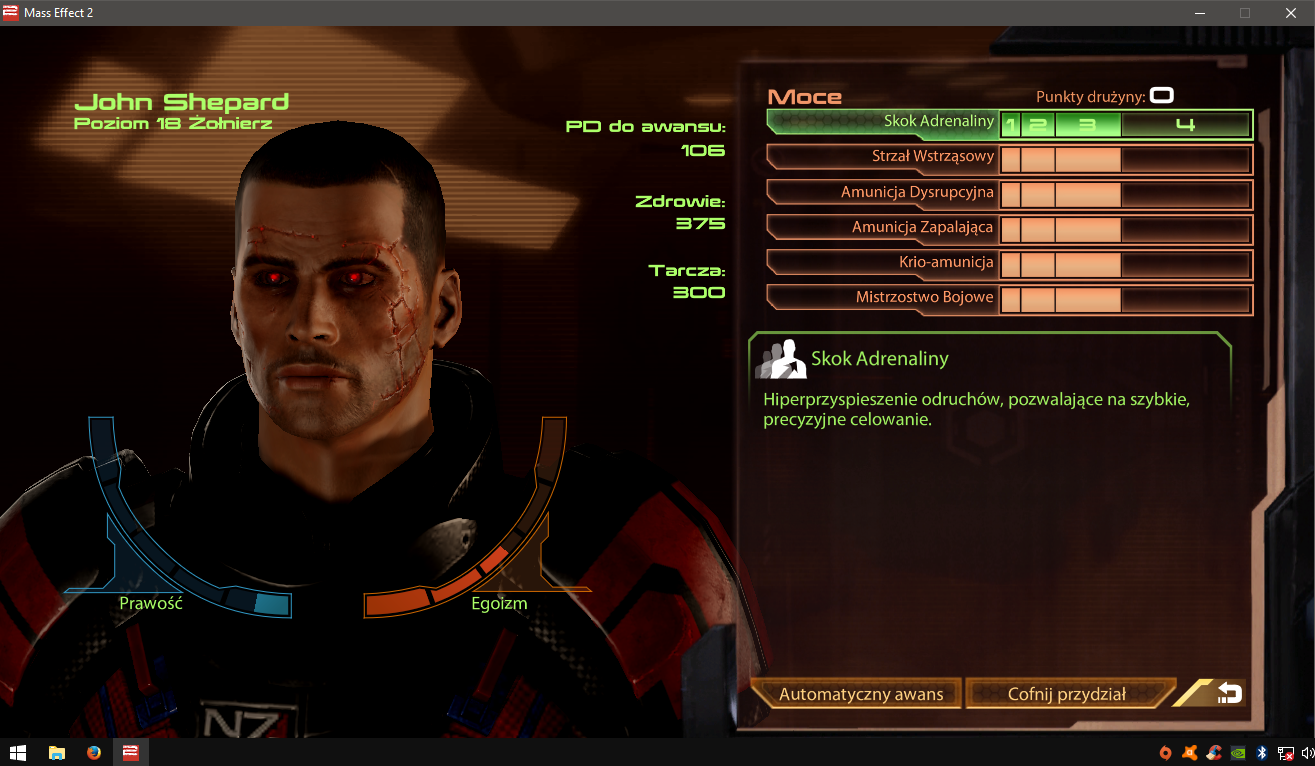Open NVIDIA settings via its tray icon

pyautogui.click(x=1237, y=753)
